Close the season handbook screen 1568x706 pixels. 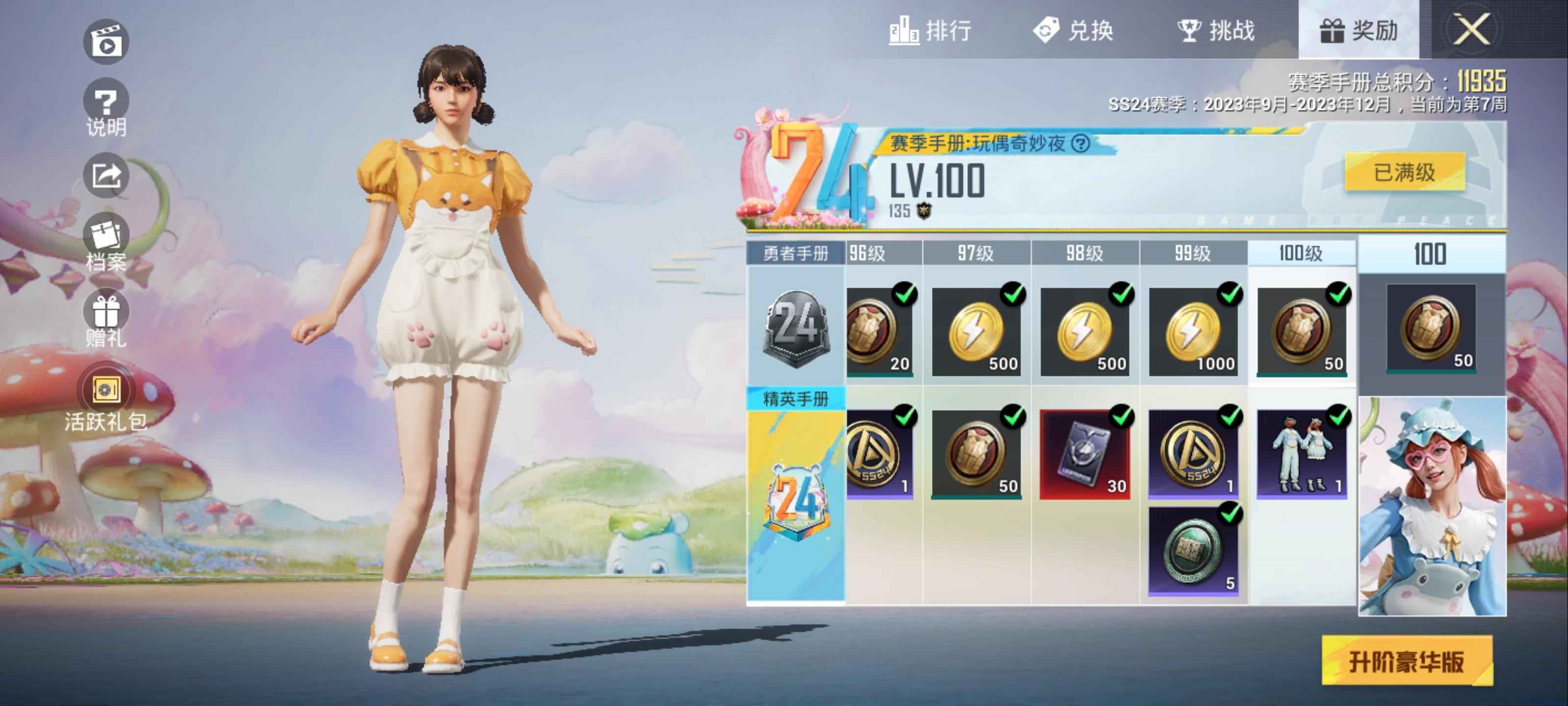1471,29
